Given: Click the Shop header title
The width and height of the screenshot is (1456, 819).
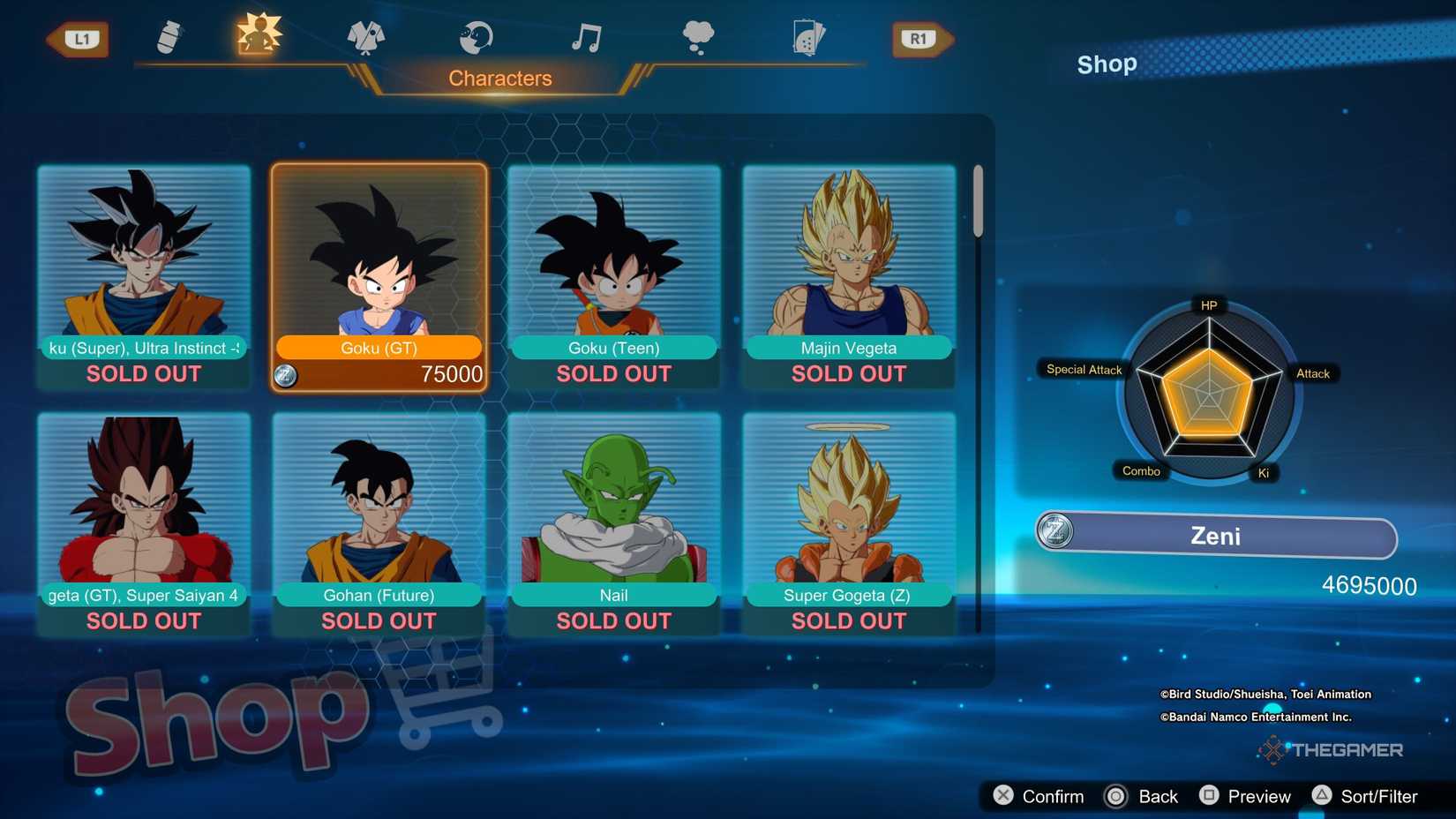Looking at the screenshot, I should click(x=1106, y=63).
